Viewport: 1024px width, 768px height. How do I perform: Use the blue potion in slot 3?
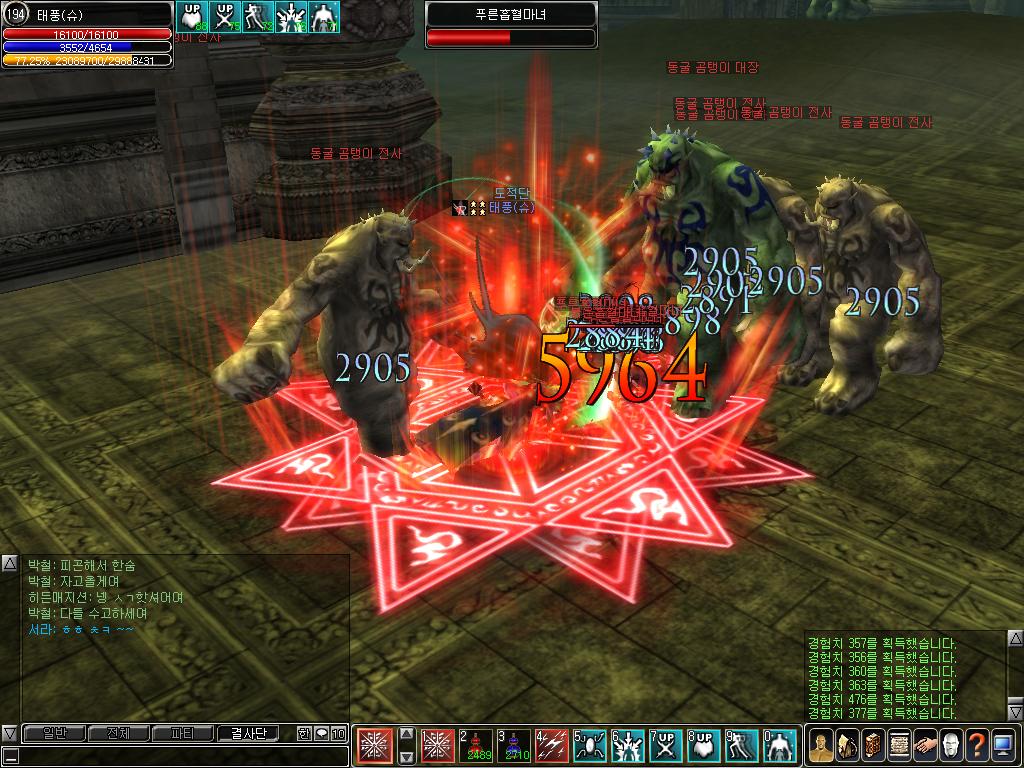point(512,744)
